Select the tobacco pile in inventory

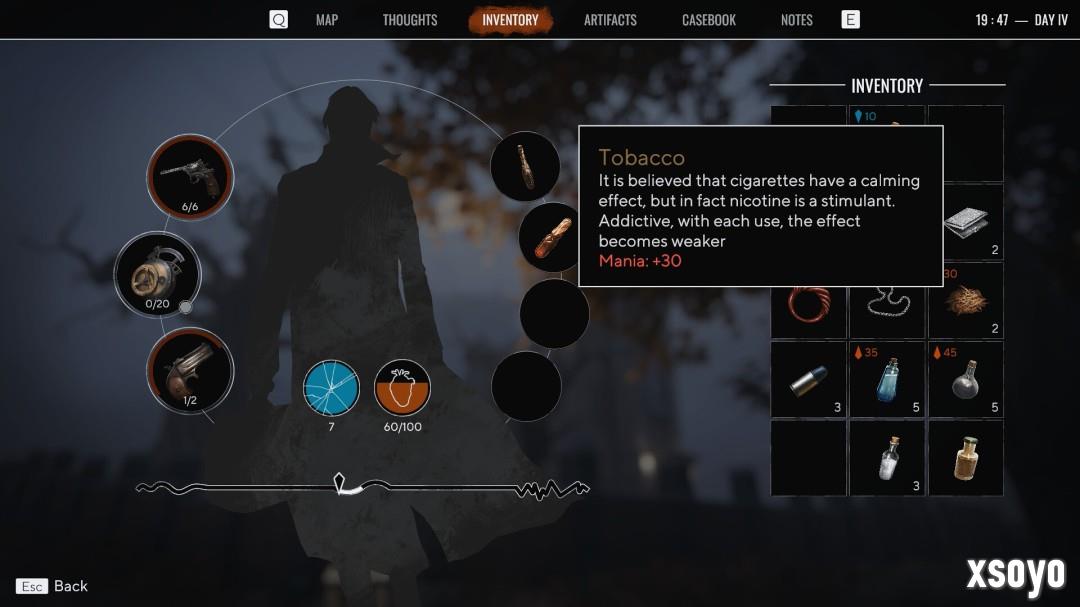pyautogui.click(x=965, y=300)
